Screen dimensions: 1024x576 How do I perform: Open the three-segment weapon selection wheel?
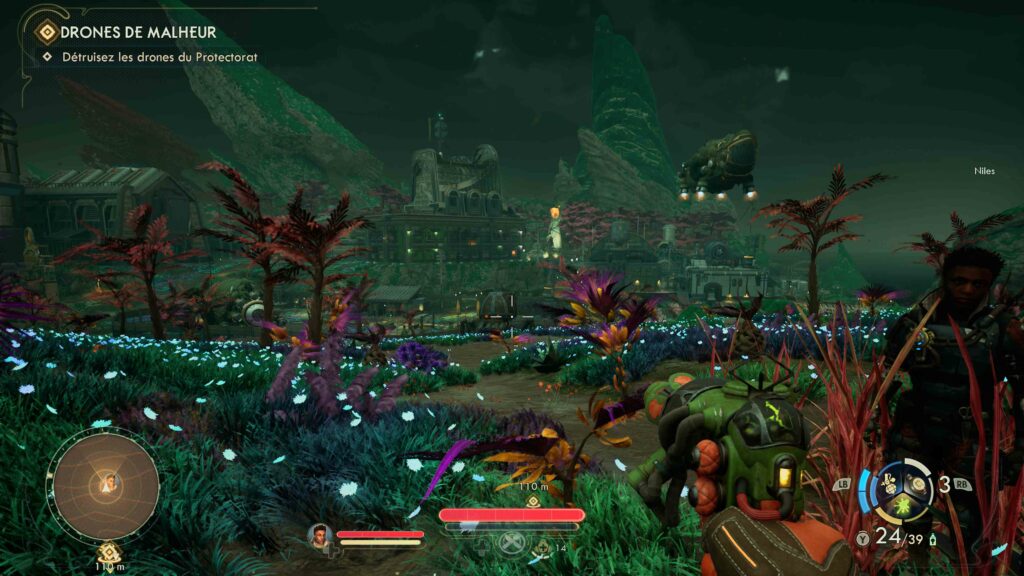(904, 491)
